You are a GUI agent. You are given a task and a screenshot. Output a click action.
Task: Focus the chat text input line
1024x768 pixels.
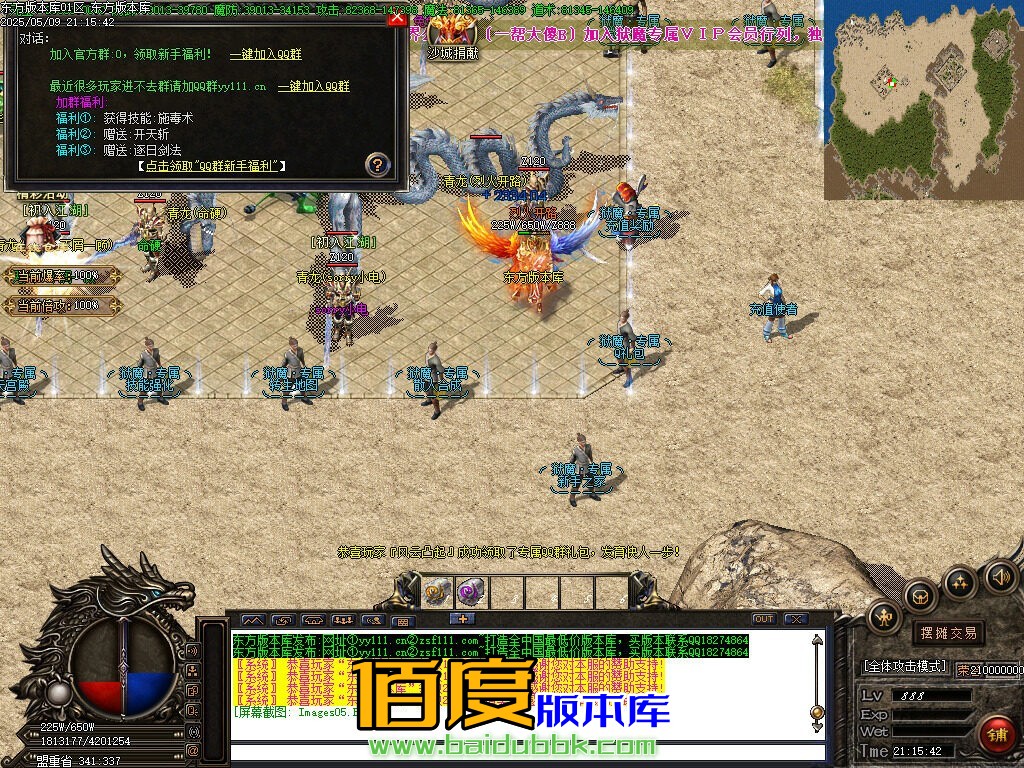point(520,752)
